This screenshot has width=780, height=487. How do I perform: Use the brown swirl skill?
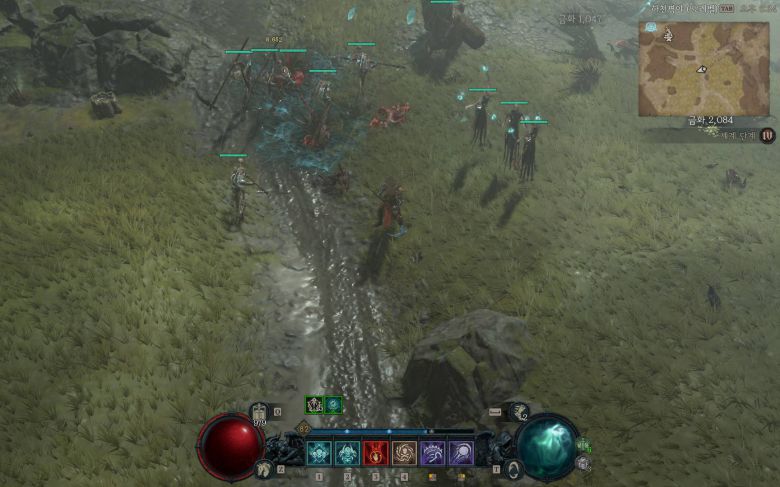pos(404,454)
